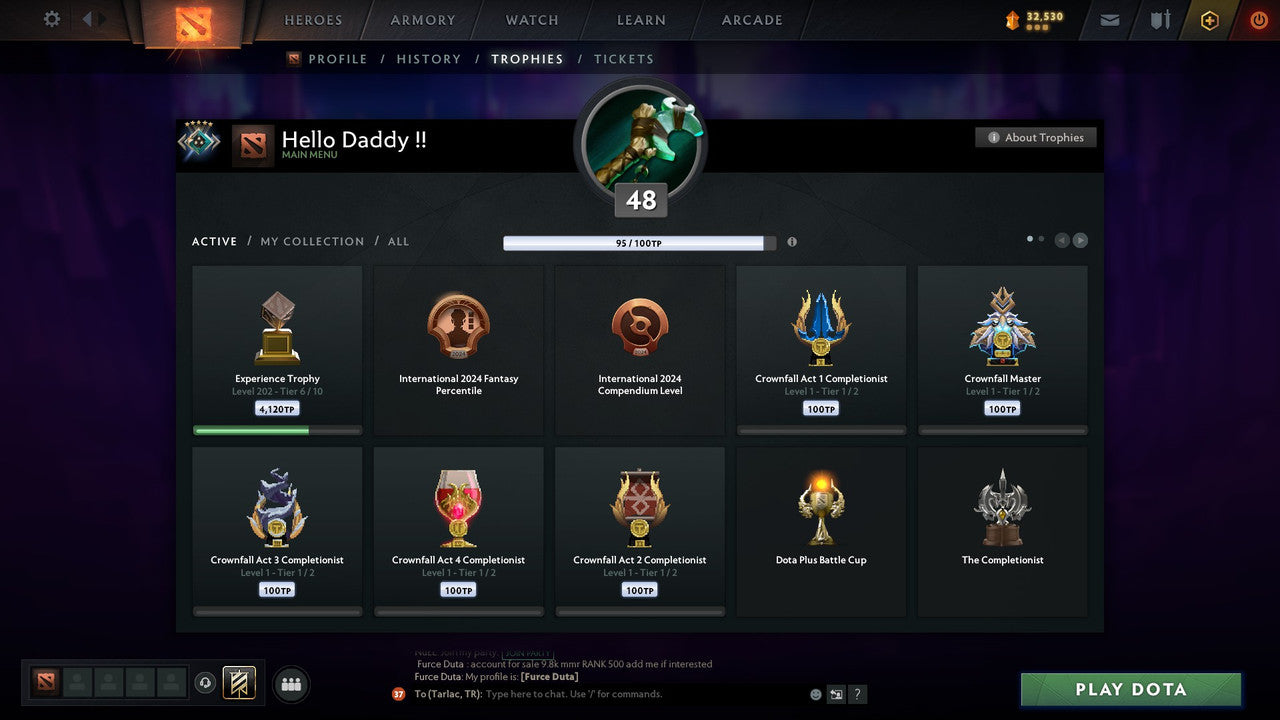Open the TROPHIES tab
The image size is (1280, 720).
pos(527,59)
